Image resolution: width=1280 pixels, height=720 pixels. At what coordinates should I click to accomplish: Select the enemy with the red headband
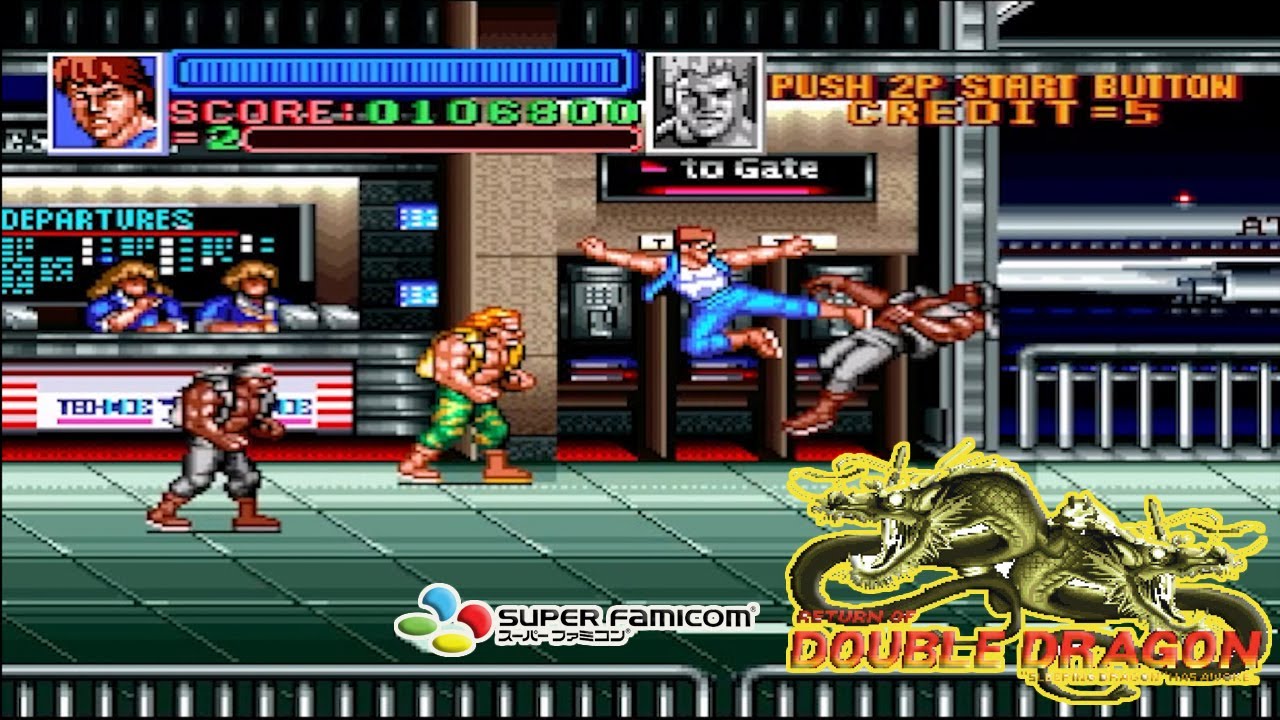pyautogui.click(x=220, y=440)
